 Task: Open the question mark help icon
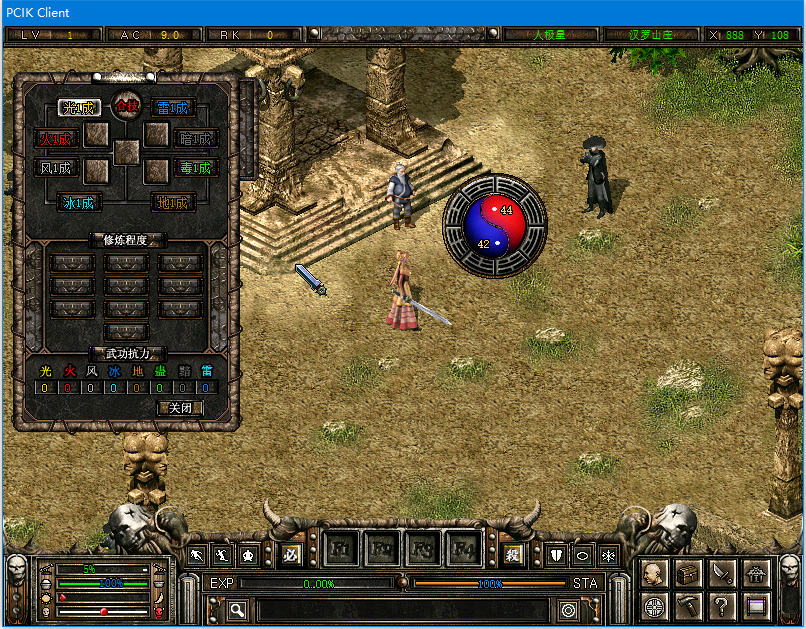(x=721, y=606)
